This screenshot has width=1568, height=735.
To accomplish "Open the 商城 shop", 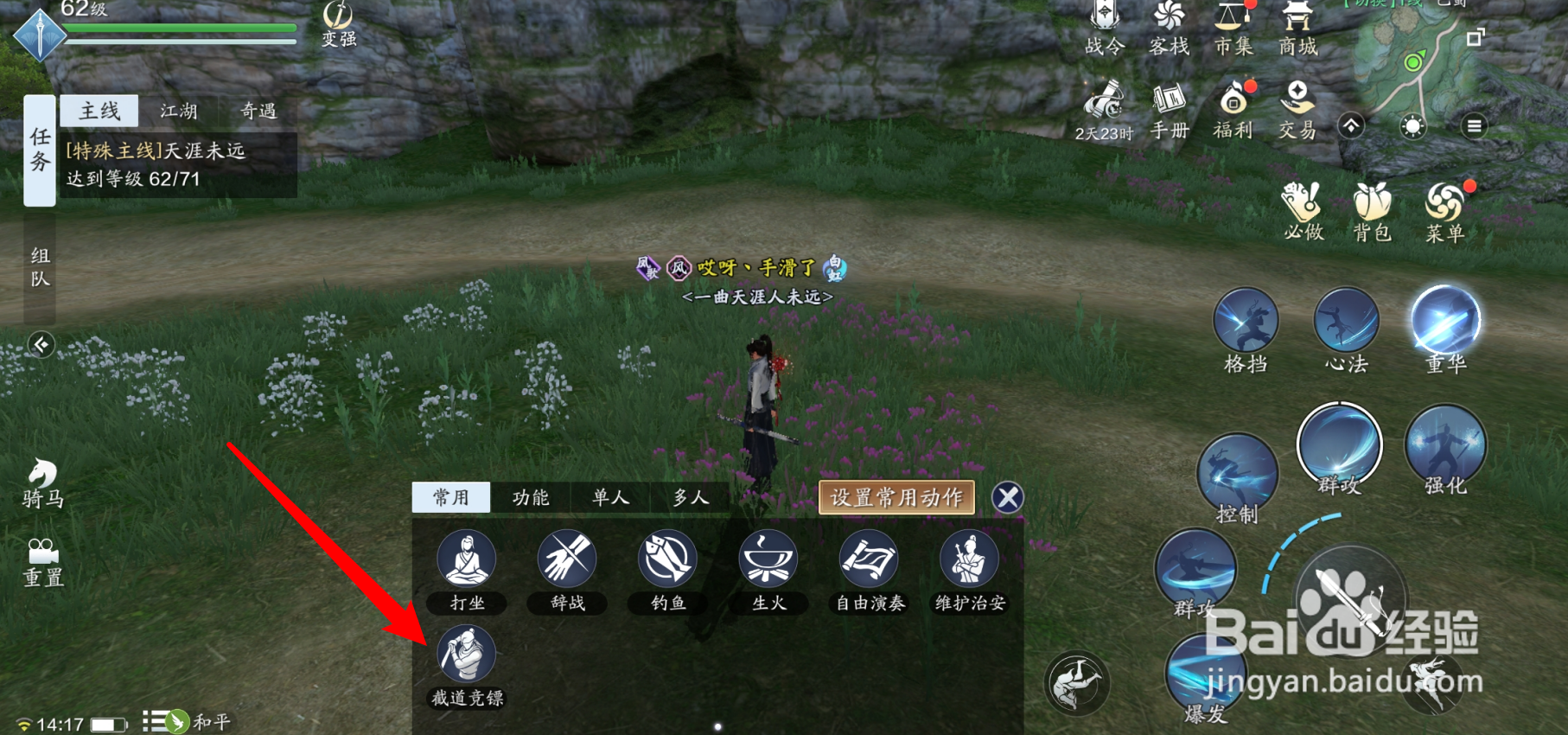I will [1297, 29].
